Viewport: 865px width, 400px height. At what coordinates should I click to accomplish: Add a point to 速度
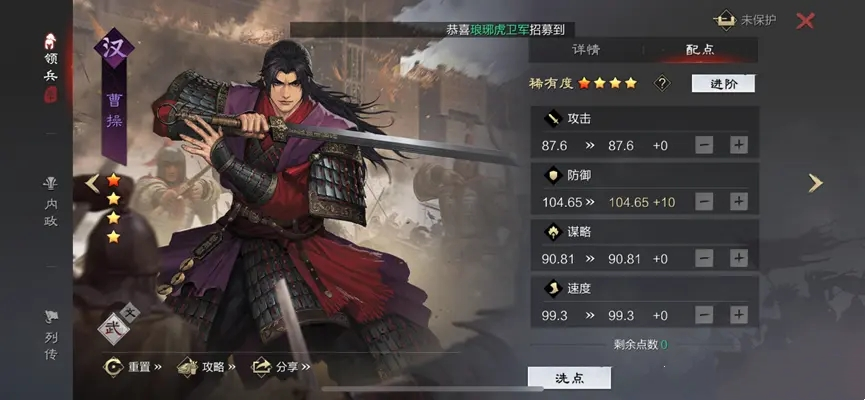(x=739, y=314)
